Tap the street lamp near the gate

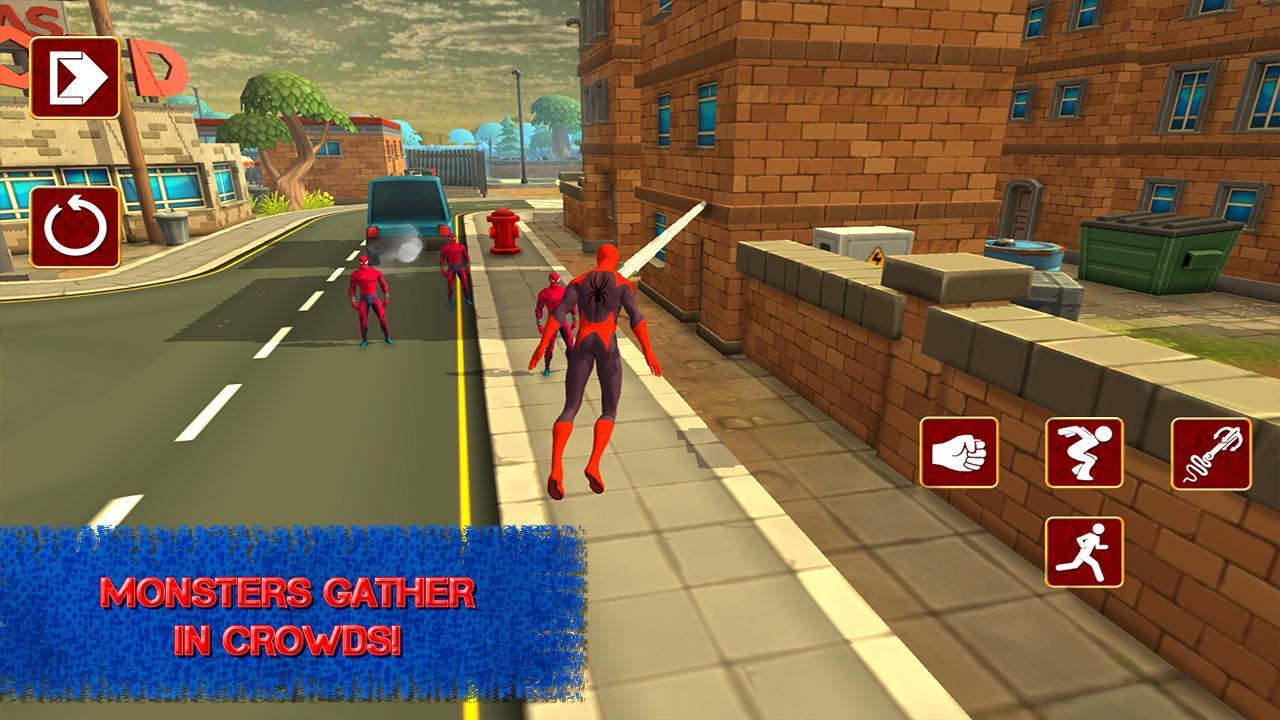click(x=519, y=130)
